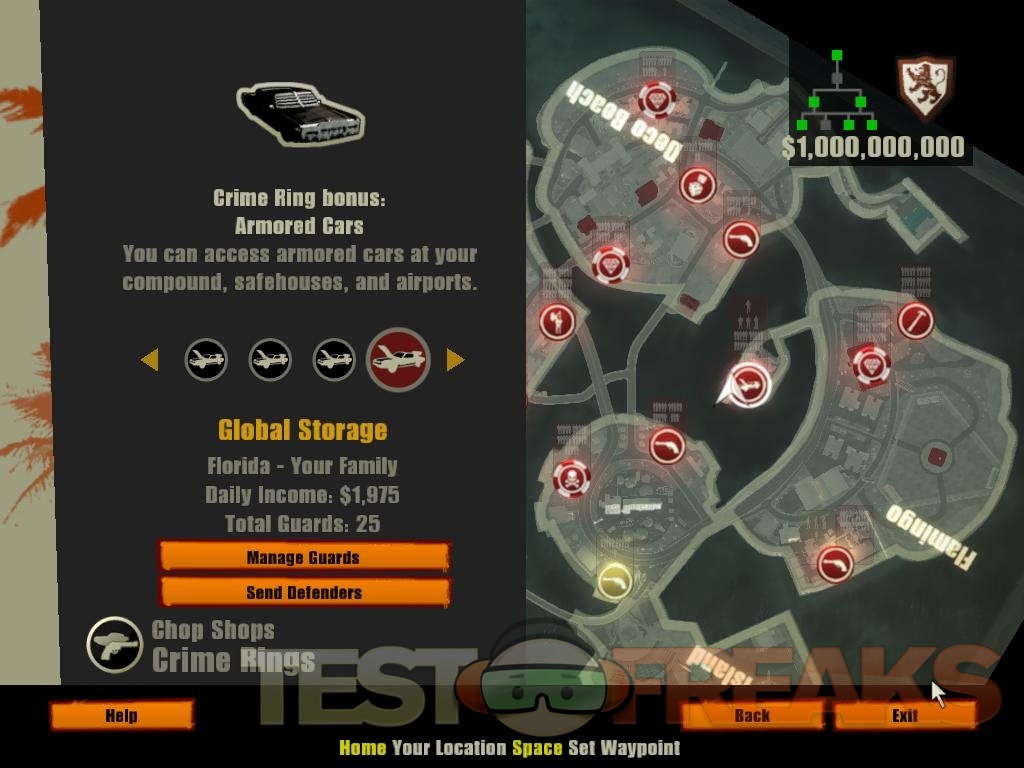Click the gun marker near Flamingo
1024x768 pixels.
(833, 563)
